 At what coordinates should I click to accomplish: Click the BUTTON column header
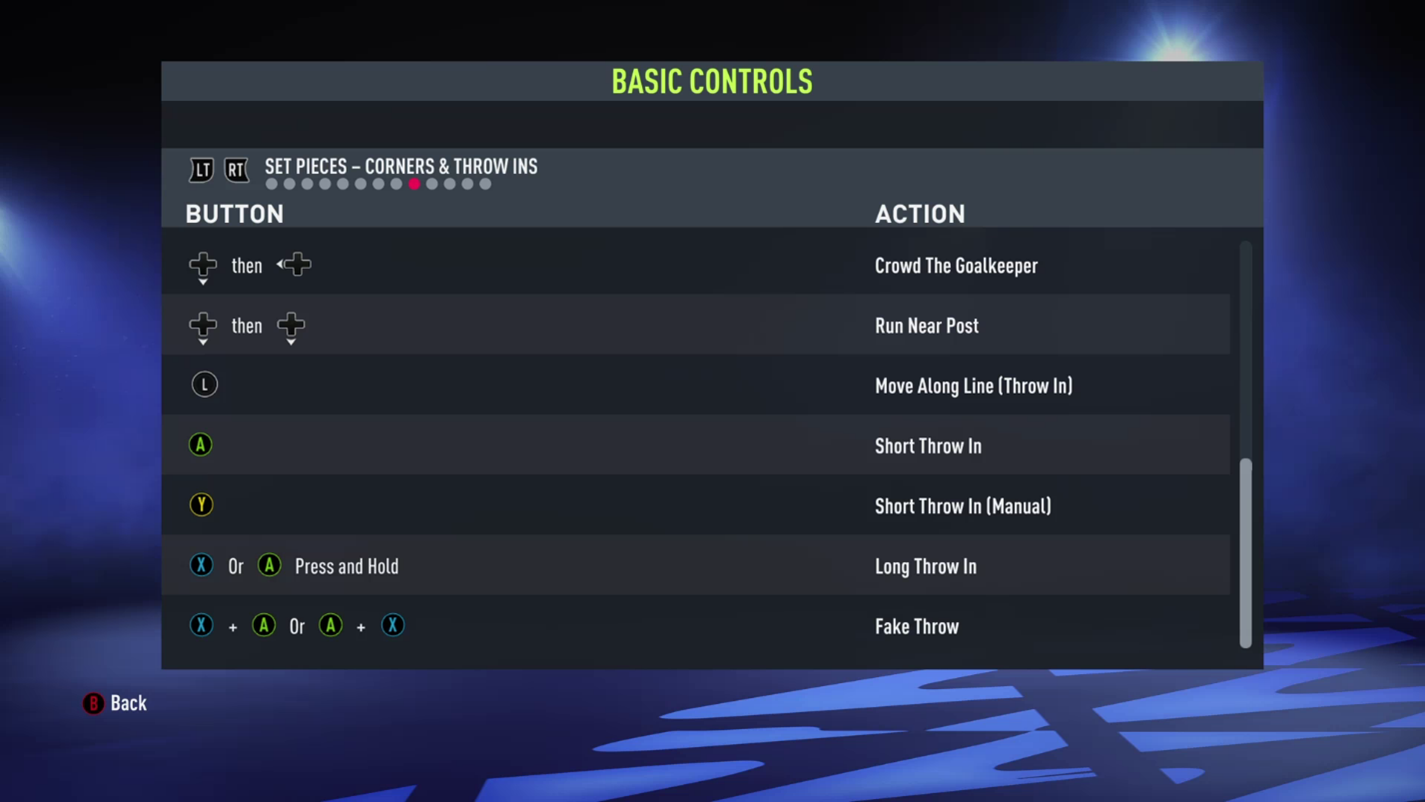[234, 213]
